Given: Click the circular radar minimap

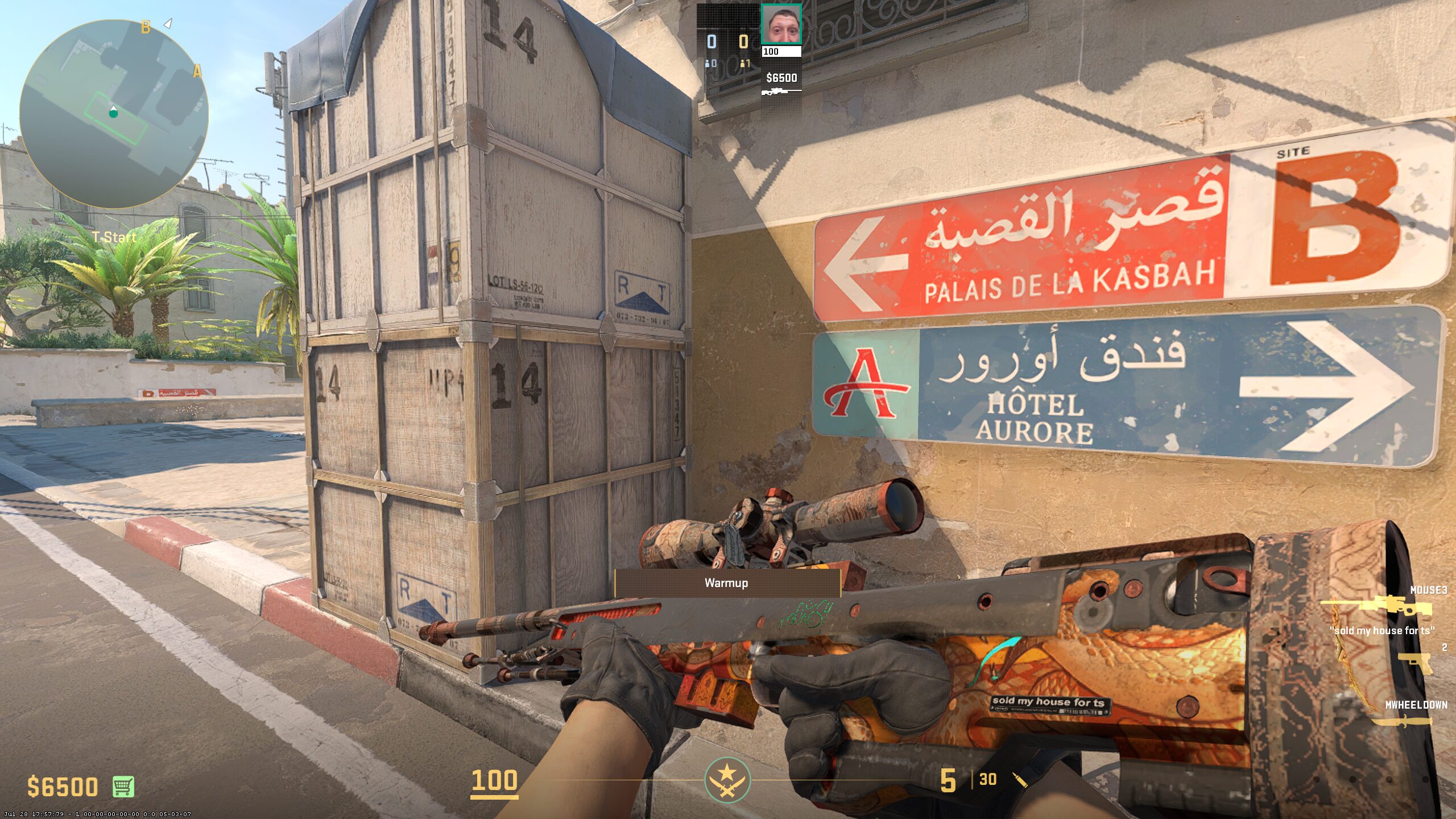Looking at the screenshot, I should (x=114, y=114).
